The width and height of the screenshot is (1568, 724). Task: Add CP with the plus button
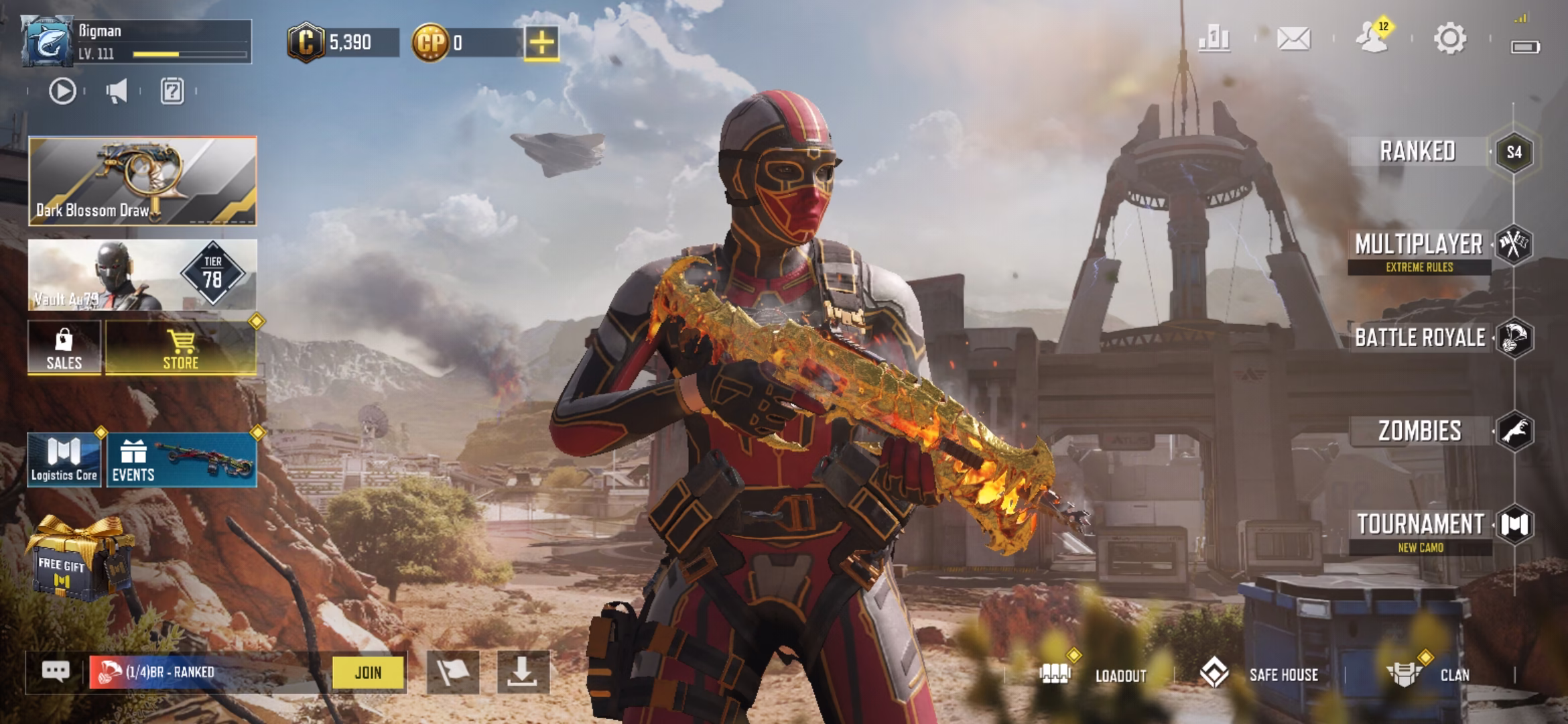(541, 44)
